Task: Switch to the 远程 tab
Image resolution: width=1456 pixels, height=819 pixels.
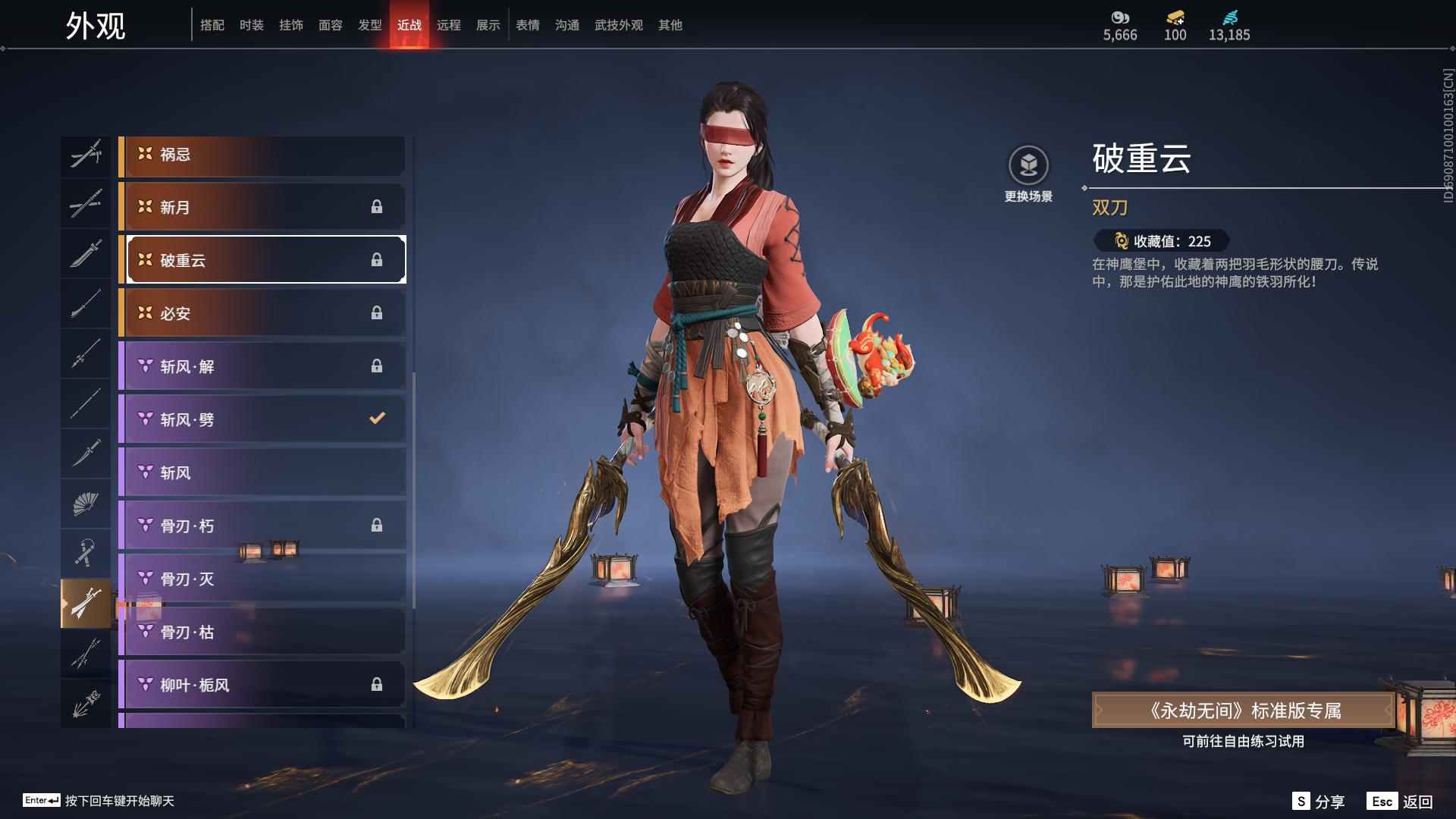Action: [449, 24]
